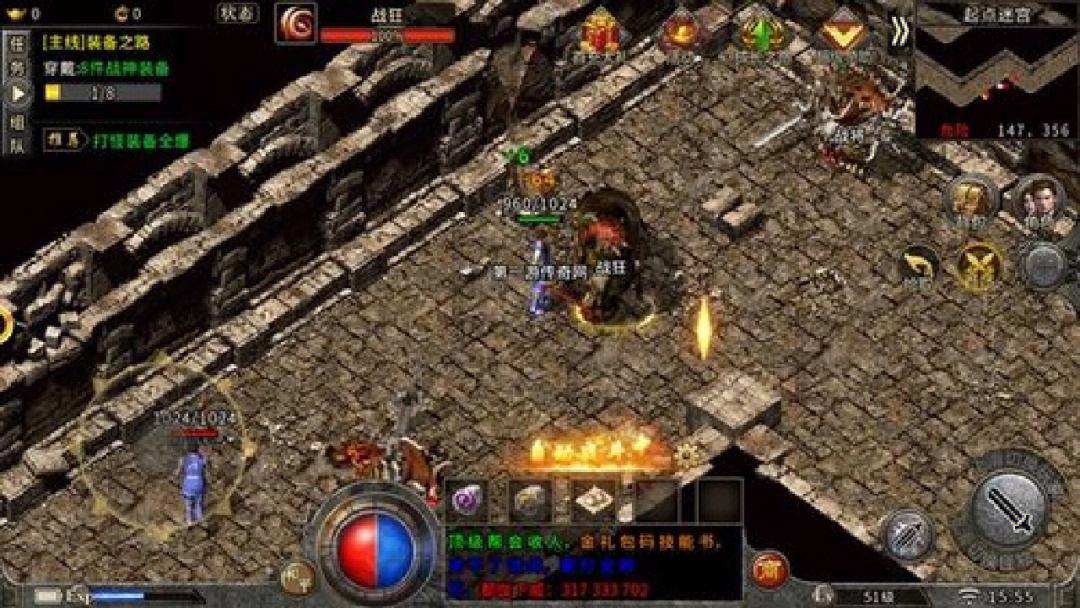Open the orange down-arrow chevron icon

841,32
